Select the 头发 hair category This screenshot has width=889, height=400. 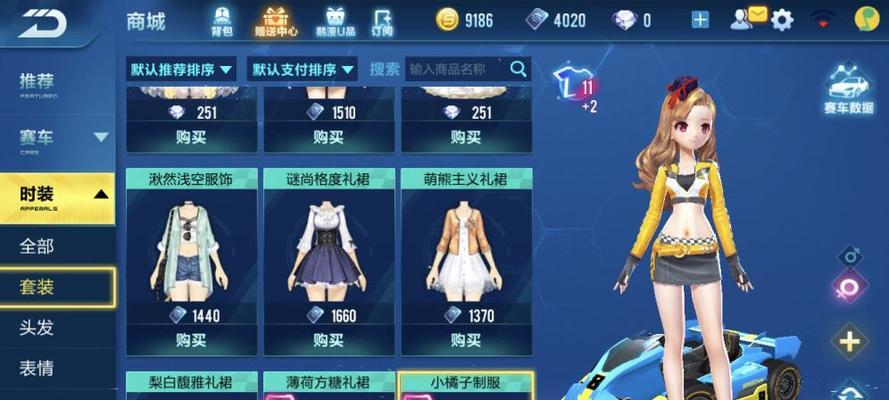click(x=40, y=326)
